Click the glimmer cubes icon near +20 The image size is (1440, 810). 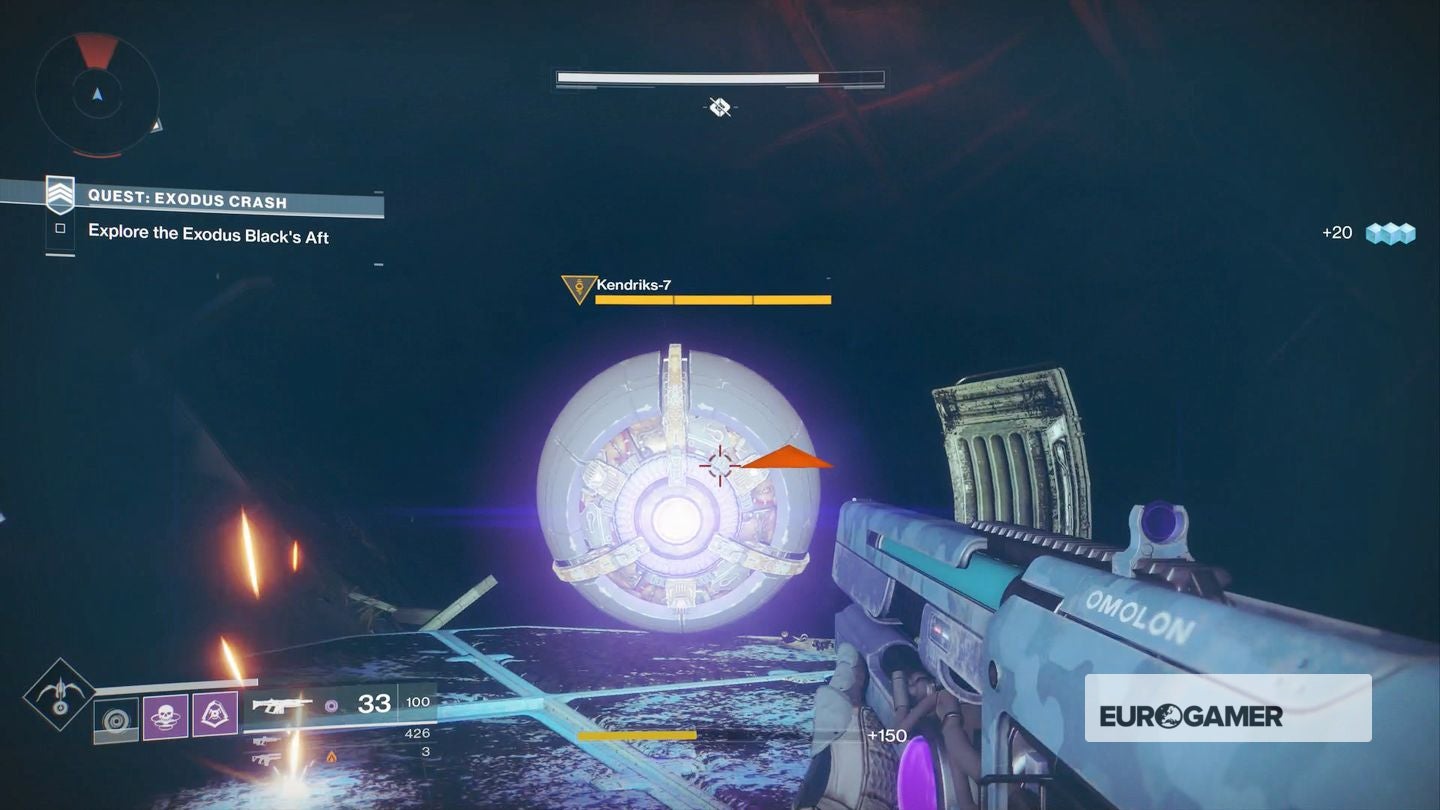point(1392,231)
